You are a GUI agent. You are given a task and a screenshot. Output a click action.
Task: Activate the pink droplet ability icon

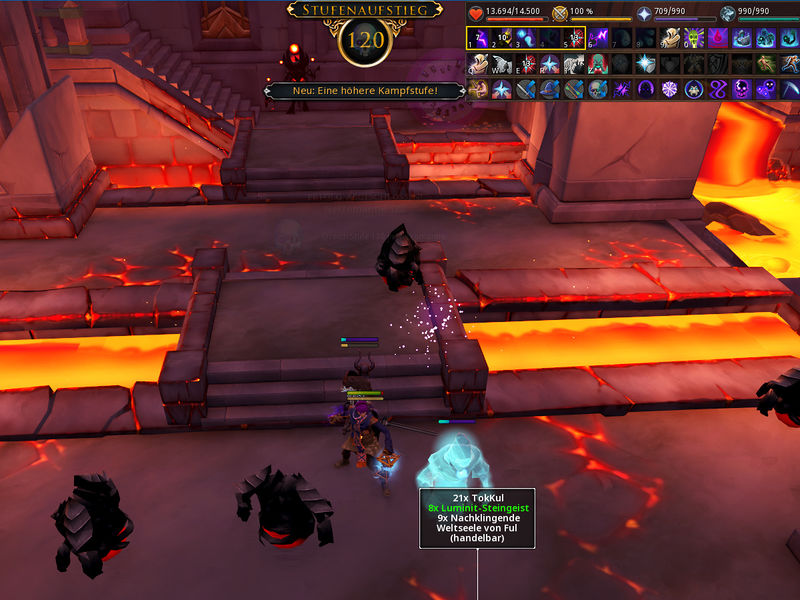click(x=718, y=38)
